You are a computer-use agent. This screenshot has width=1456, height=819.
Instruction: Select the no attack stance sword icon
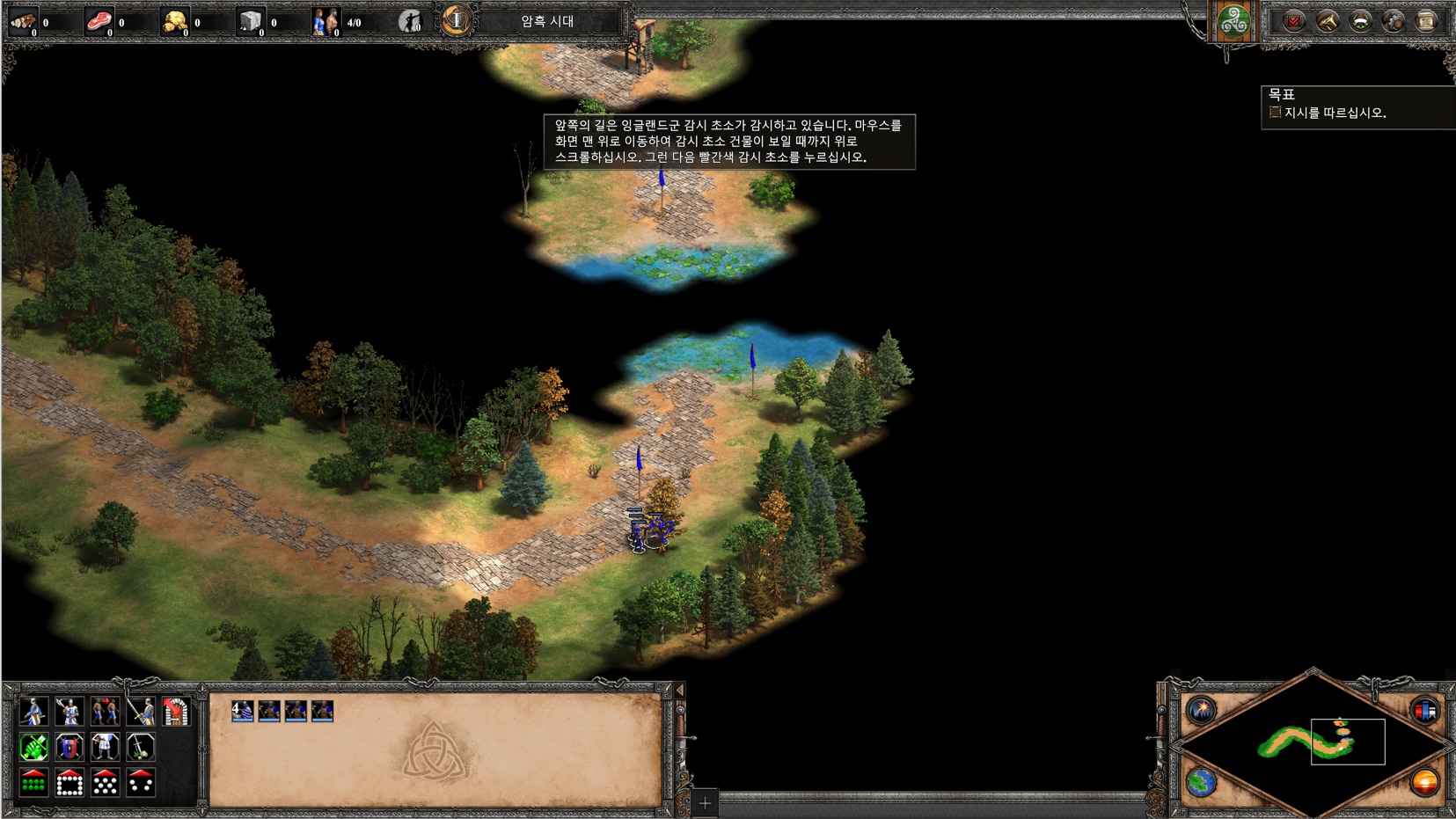[x=141, y=747]
